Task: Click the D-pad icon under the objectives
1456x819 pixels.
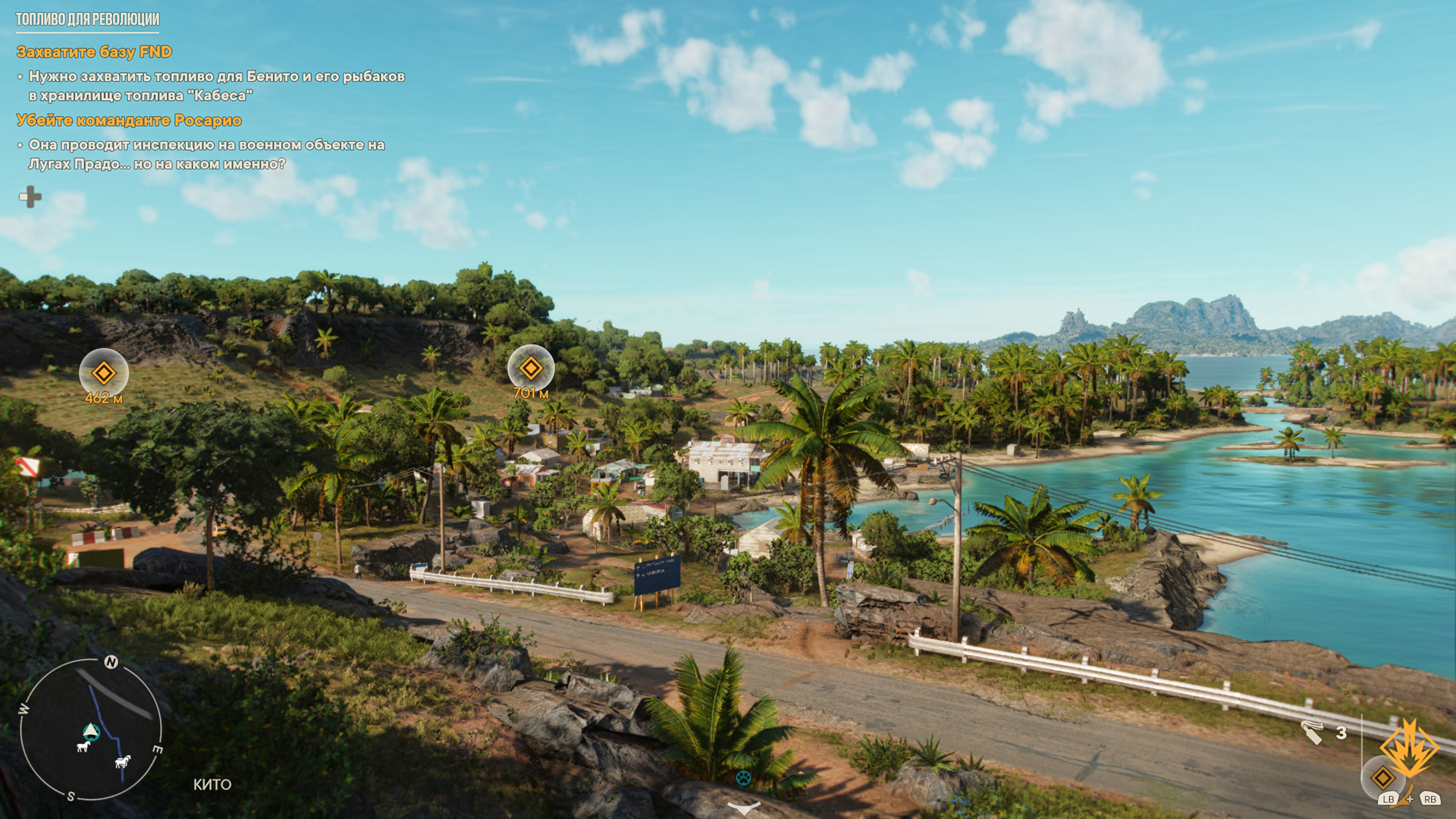Action: click(30, 197)
